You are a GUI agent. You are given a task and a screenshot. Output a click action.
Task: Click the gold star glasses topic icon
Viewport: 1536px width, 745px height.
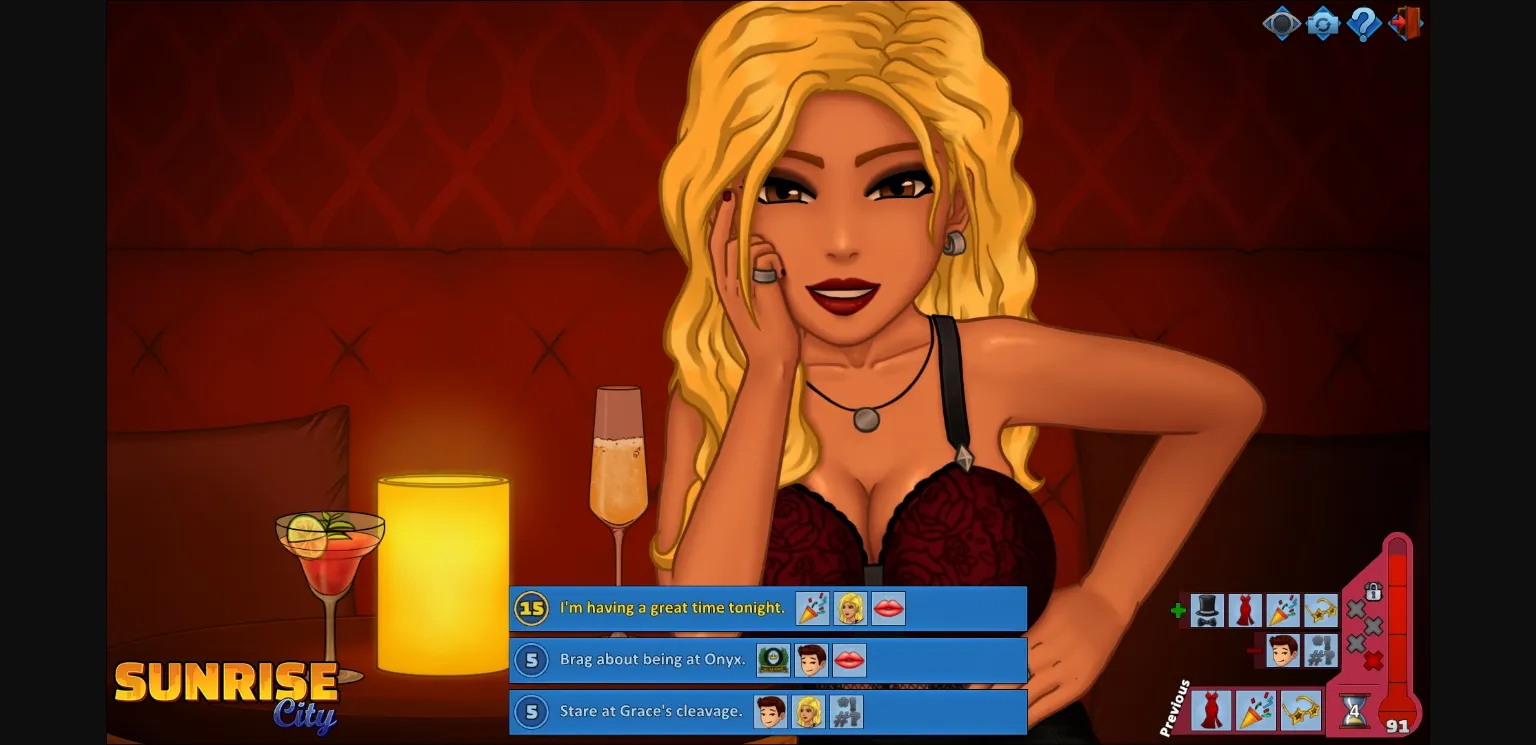[1321, 610]
